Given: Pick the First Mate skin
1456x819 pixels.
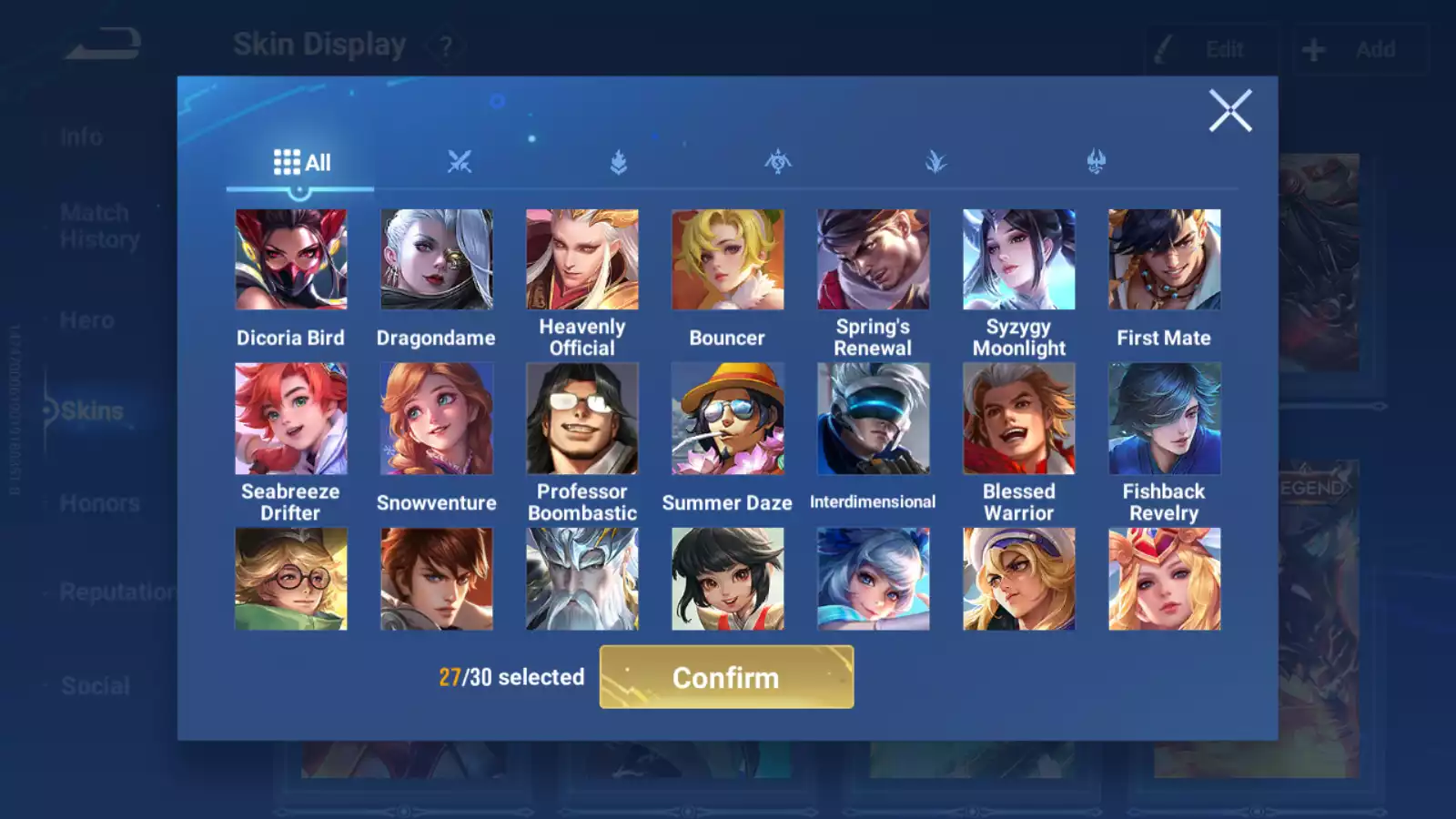Looking at the screenshot, I should (1164, 260).
